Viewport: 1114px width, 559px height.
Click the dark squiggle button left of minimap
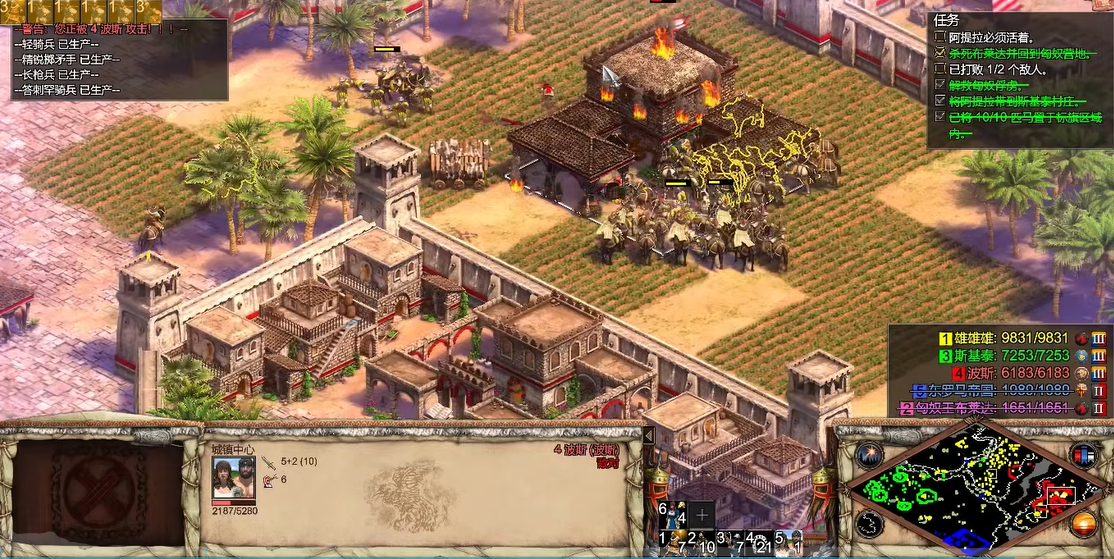[870, 521]
